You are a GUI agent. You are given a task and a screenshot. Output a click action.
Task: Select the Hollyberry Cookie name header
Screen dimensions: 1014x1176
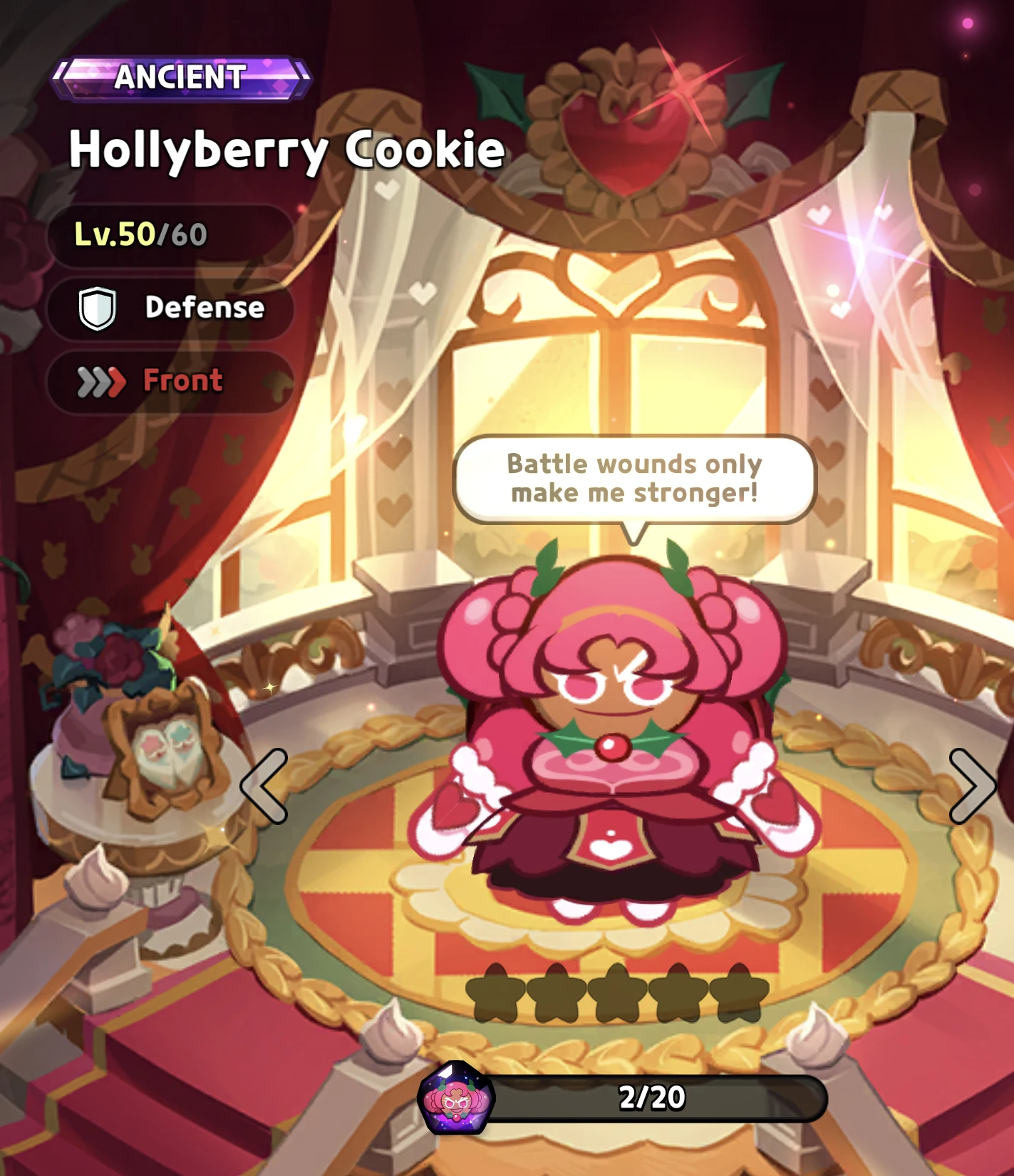pyautogui.click(x=285, y=150)
